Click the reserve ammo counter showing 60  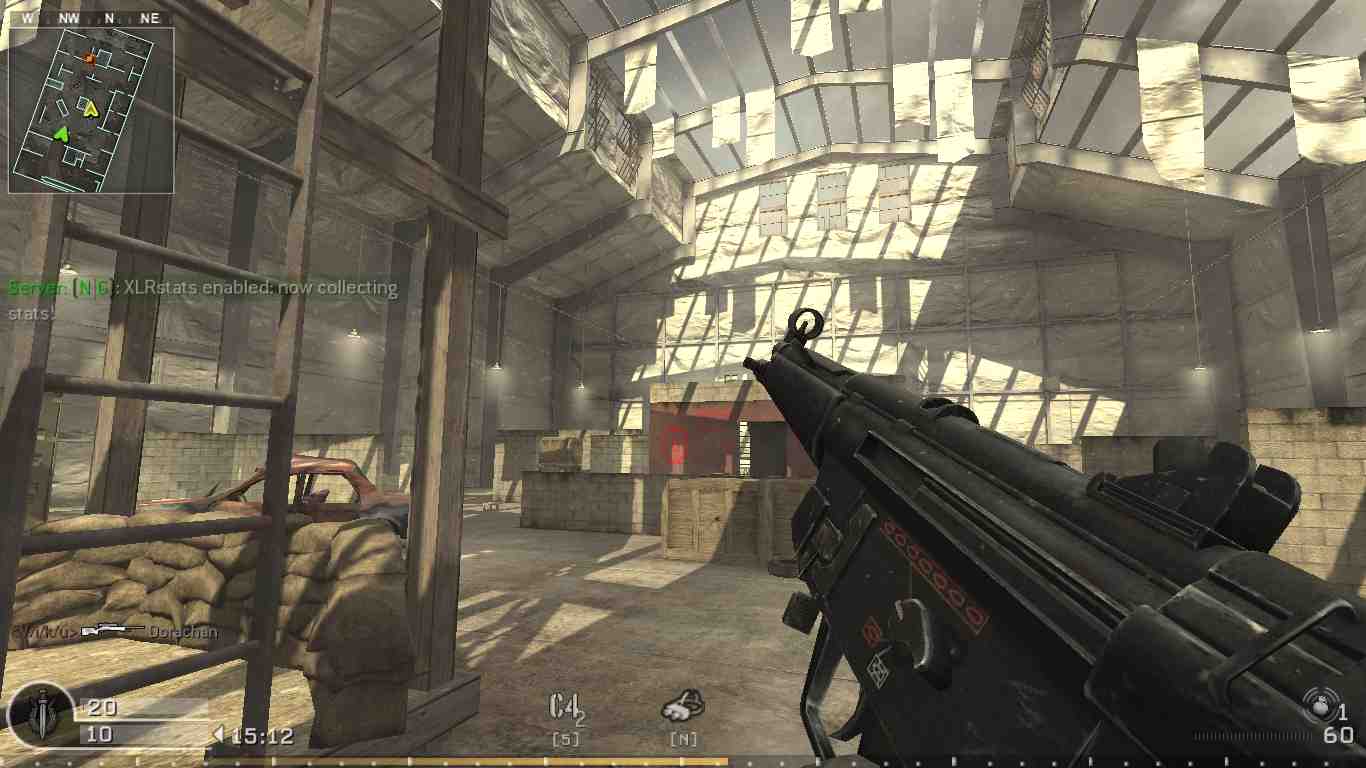pyautogui.click(x=1337, y=737)
